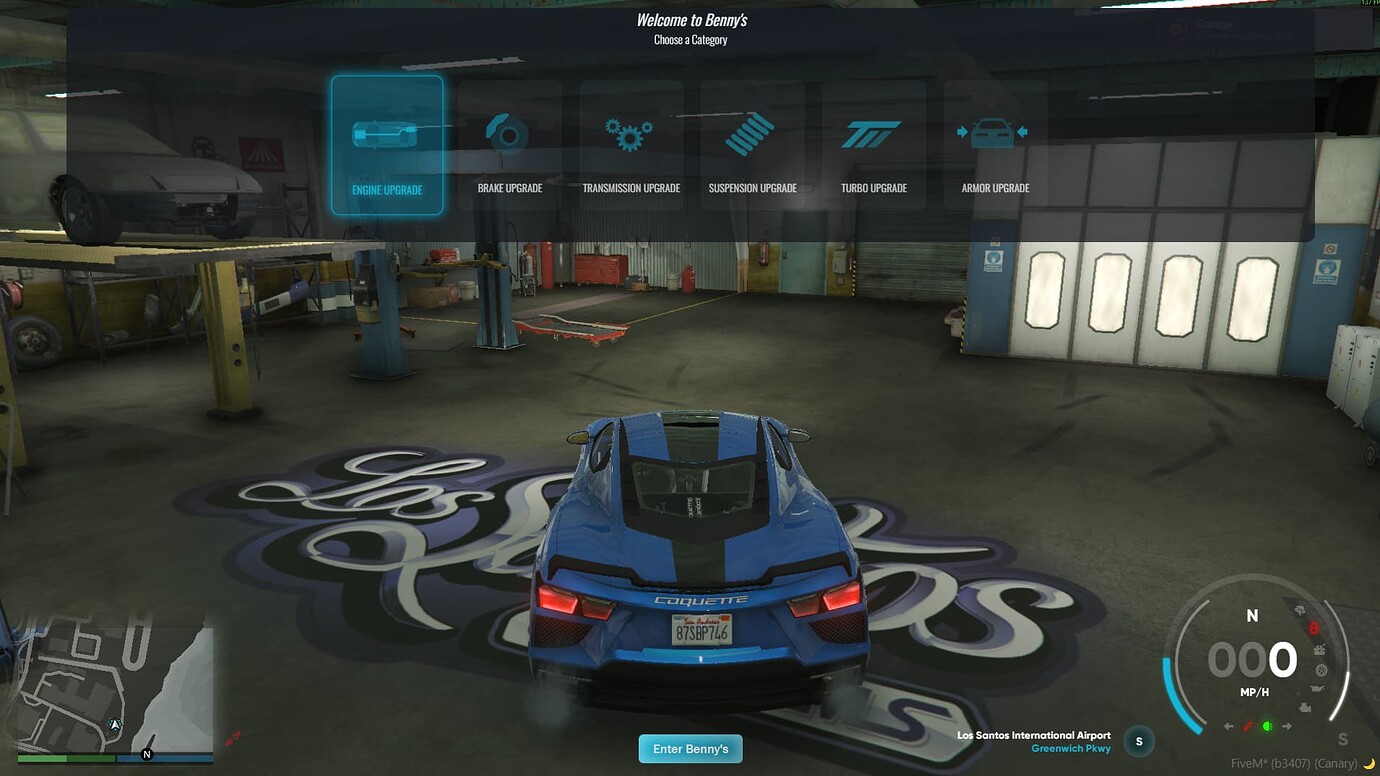
Task: Toggle the green headlight indicator
Action: tap(1267, 726)
